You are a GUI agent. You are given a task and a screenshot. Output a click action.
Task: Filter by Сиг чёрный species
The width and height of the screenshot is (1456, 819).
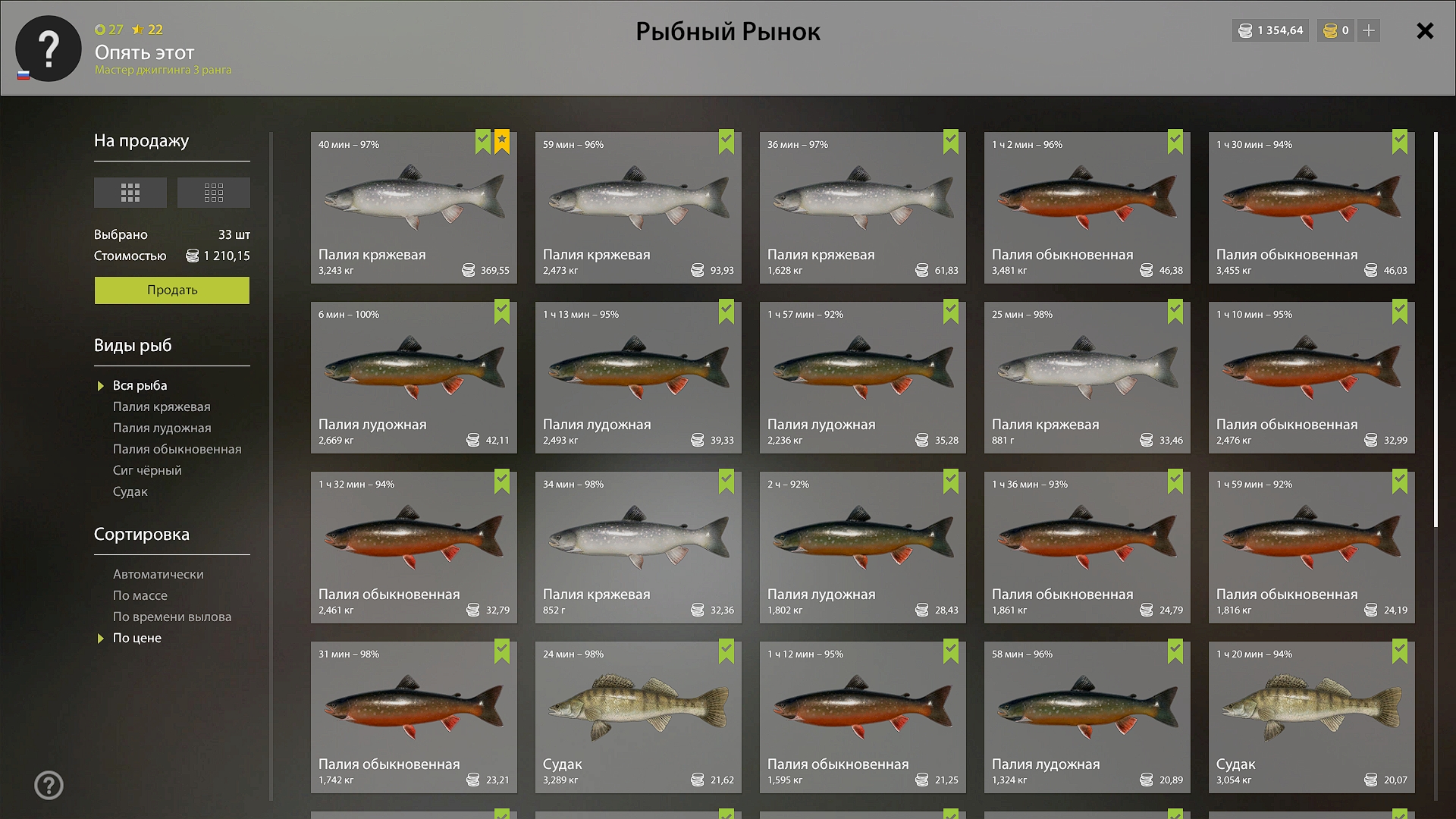pyautogui.click(x=147, y=471)
